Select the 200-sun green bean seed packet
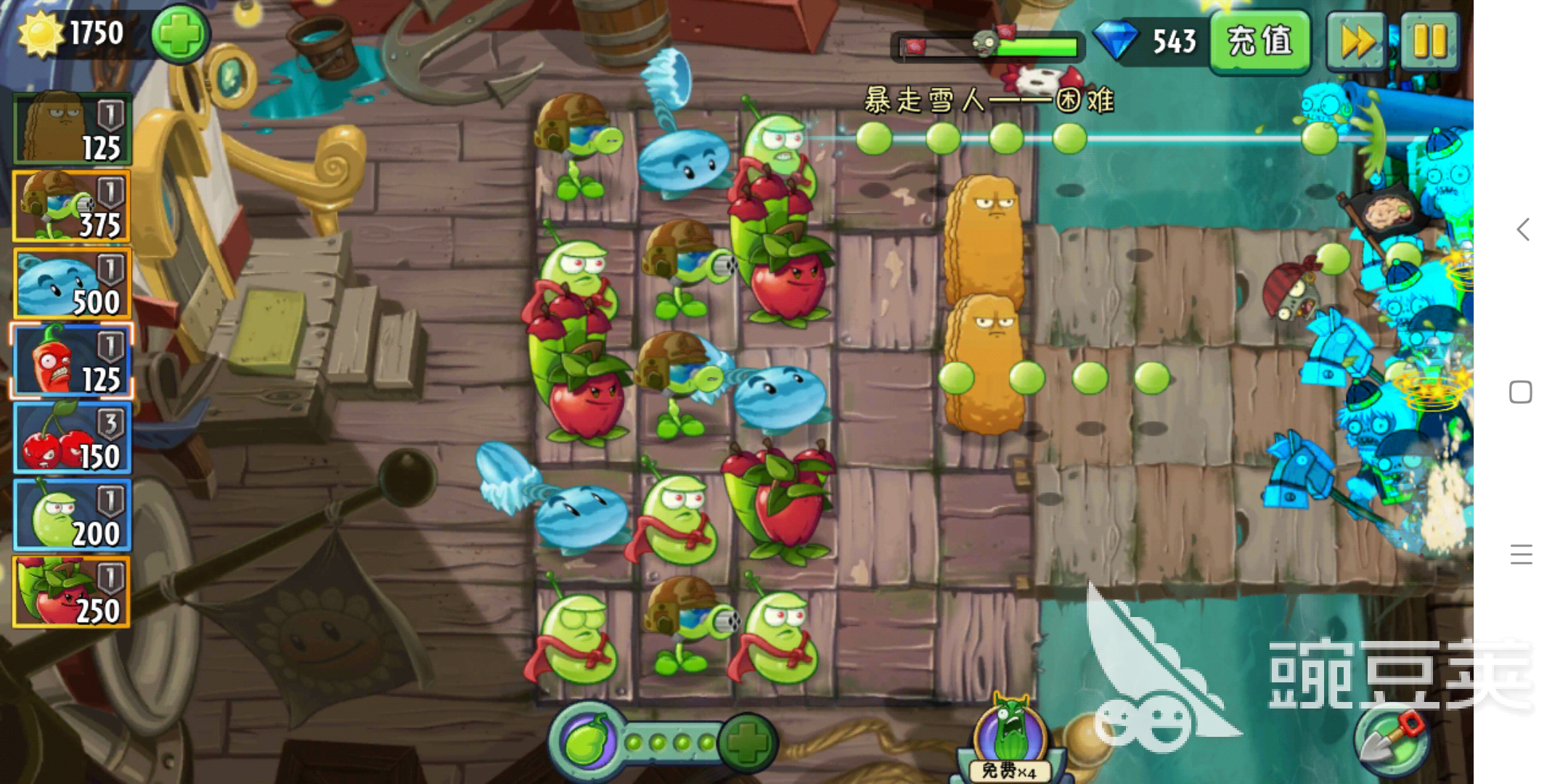Image resolution: width=1568 pixels, height=784 pixels. point(72,515)
